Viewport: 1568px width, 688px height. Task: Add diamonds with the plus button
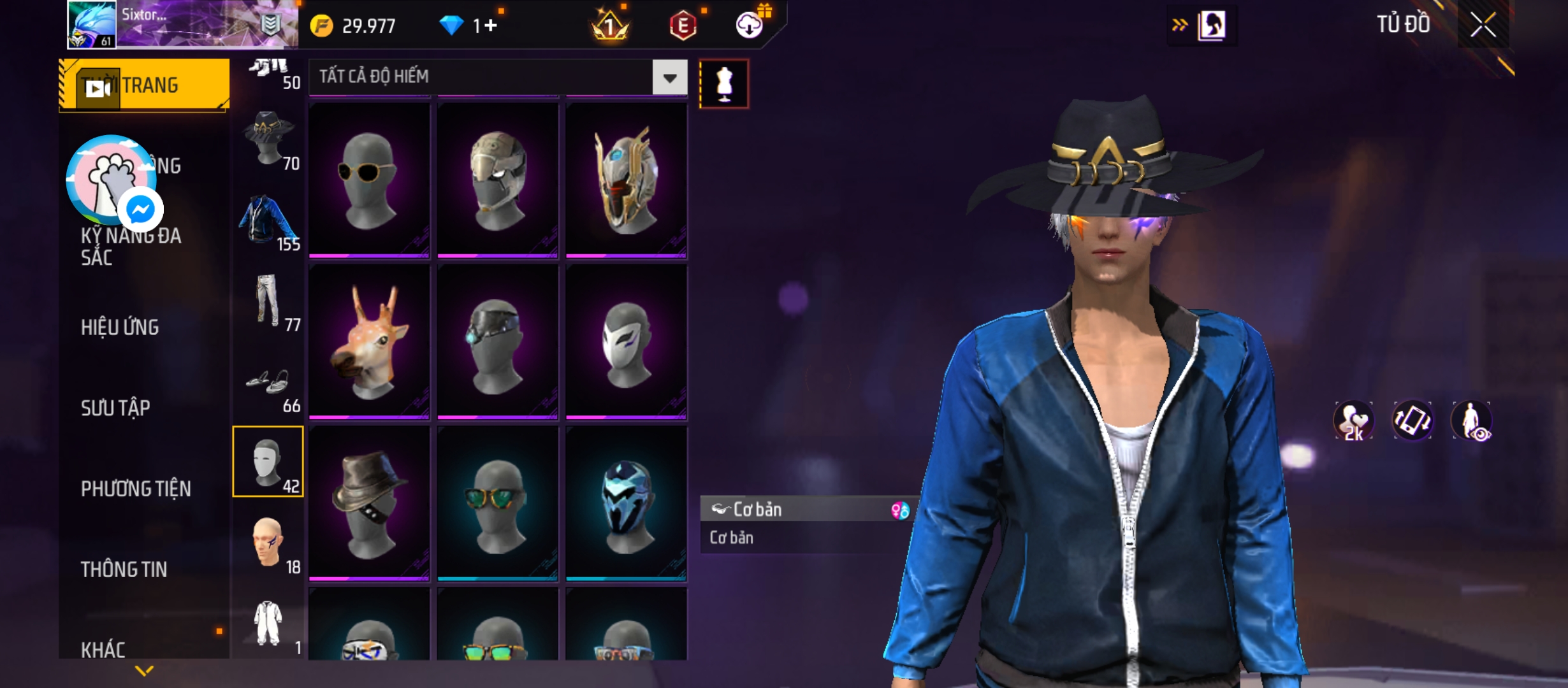(490, 25)
